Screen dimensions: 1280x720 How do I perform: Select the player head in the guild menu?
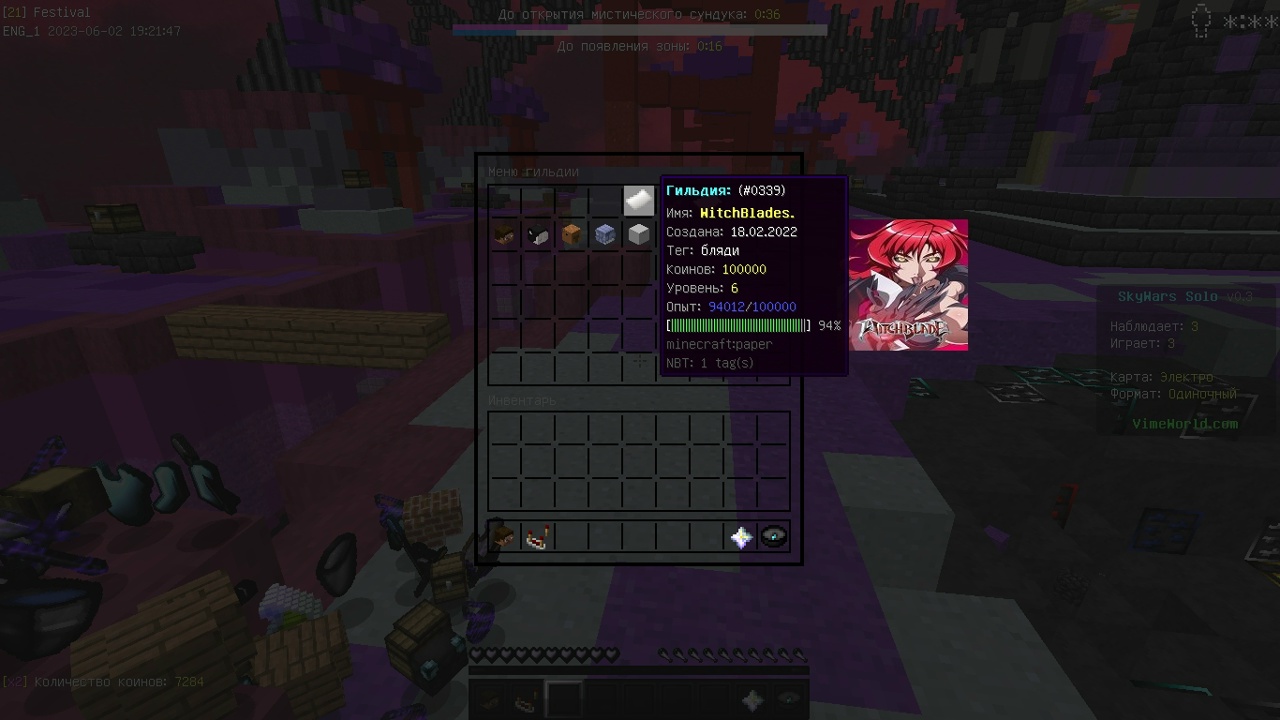pyautogui.click(x=504, y=234)
